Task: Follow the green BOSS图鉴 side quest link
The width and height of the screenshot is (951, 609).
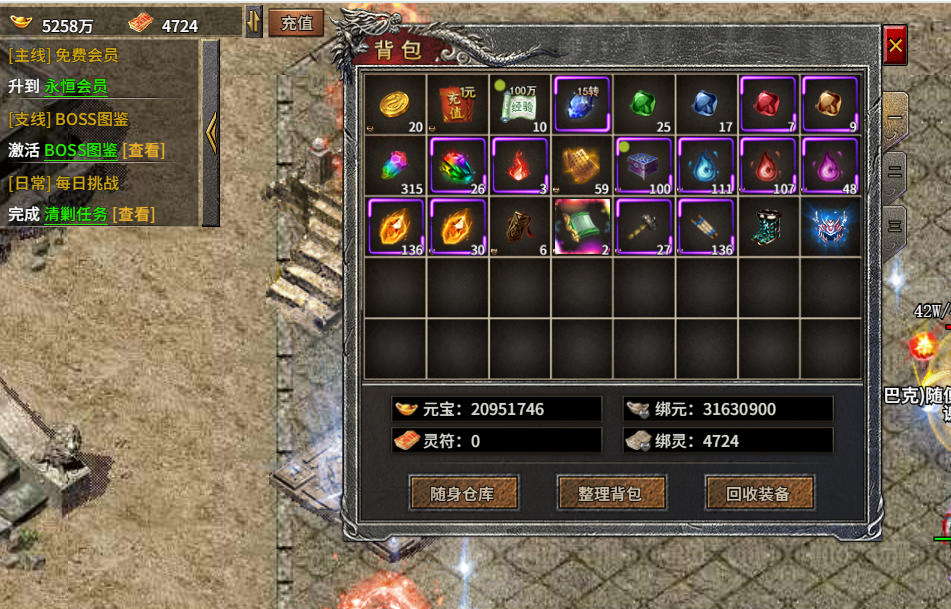Action: 81,150
